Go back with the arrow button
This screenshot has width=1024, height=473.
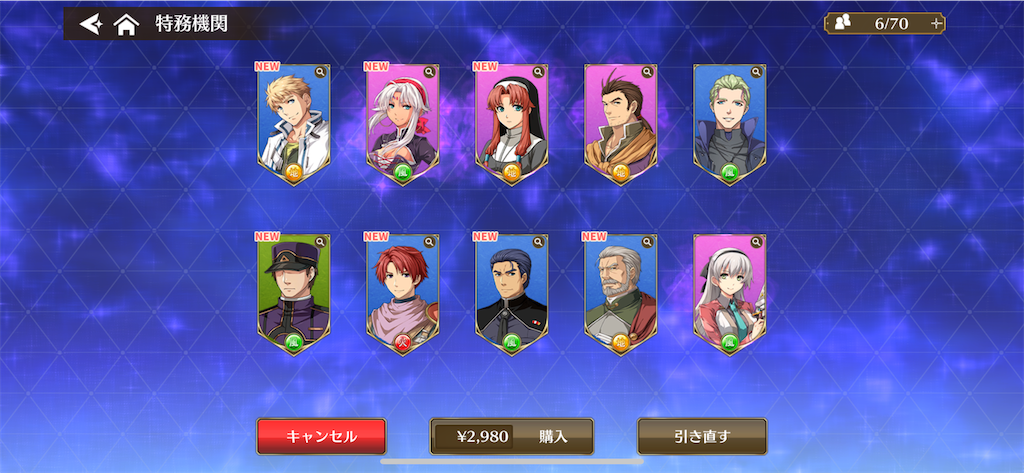point(91,23)
